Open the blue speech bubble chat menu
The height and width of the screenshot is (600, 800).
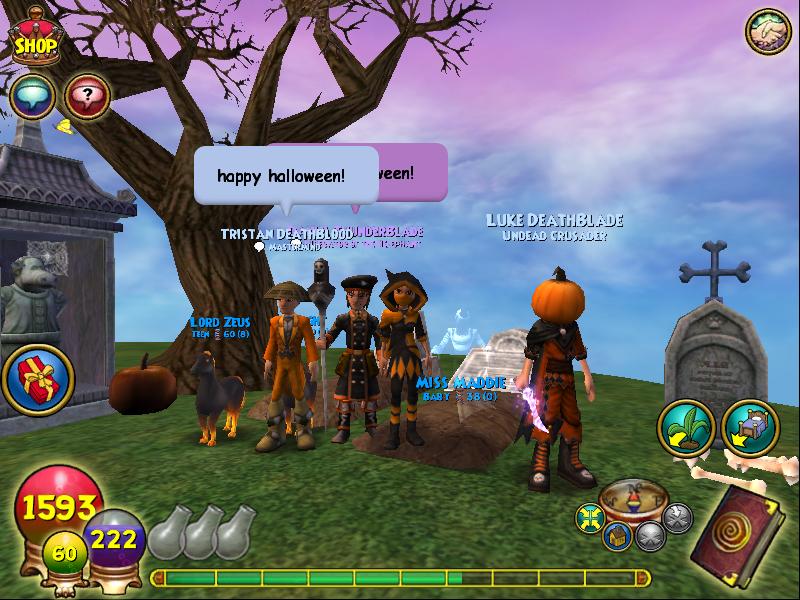click(33, 96)
